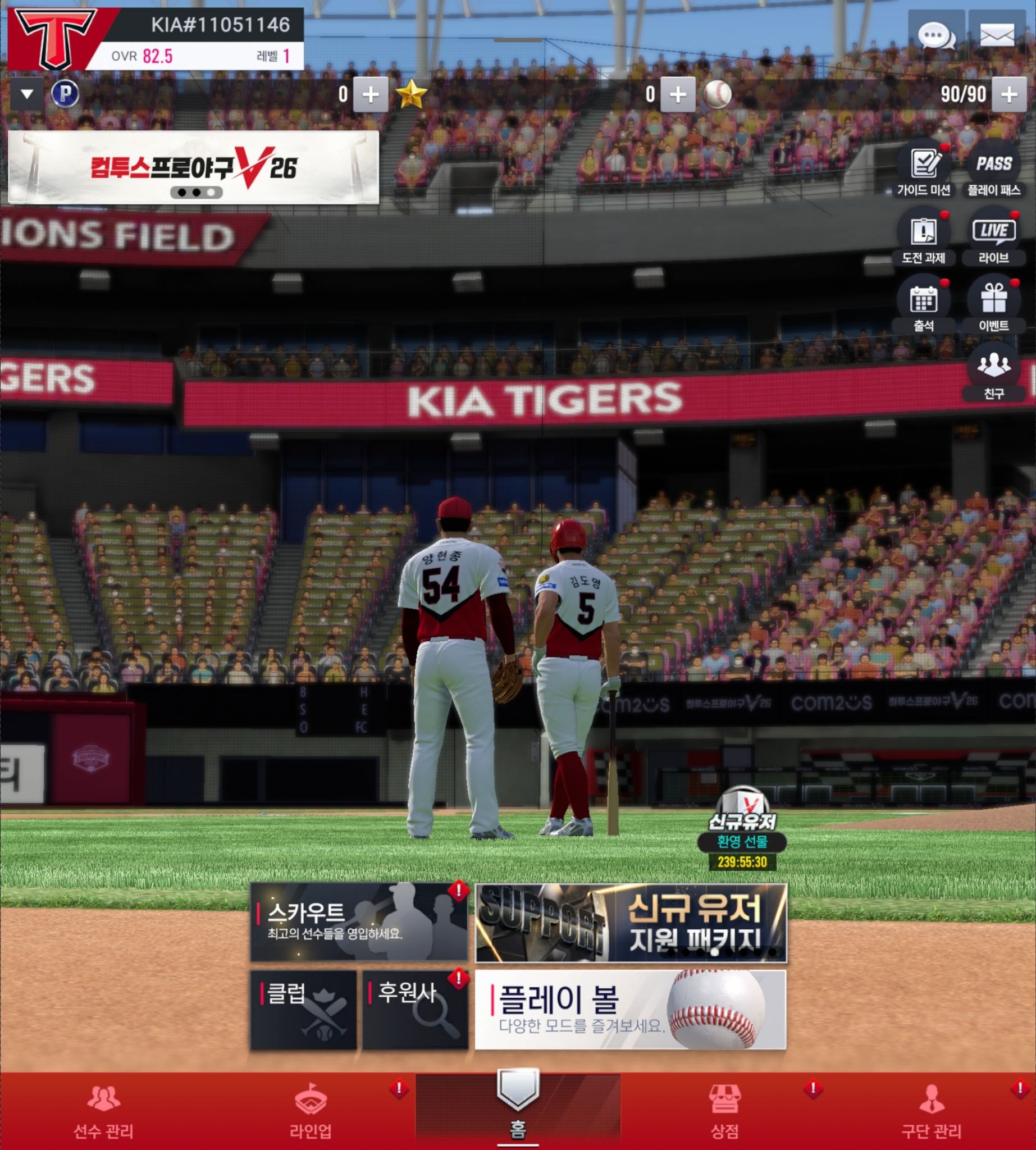Open the 출석 attendance calendar
Image resolution: width=1036 pixels, height=1150 pixels.
click(x=923, y=305)
